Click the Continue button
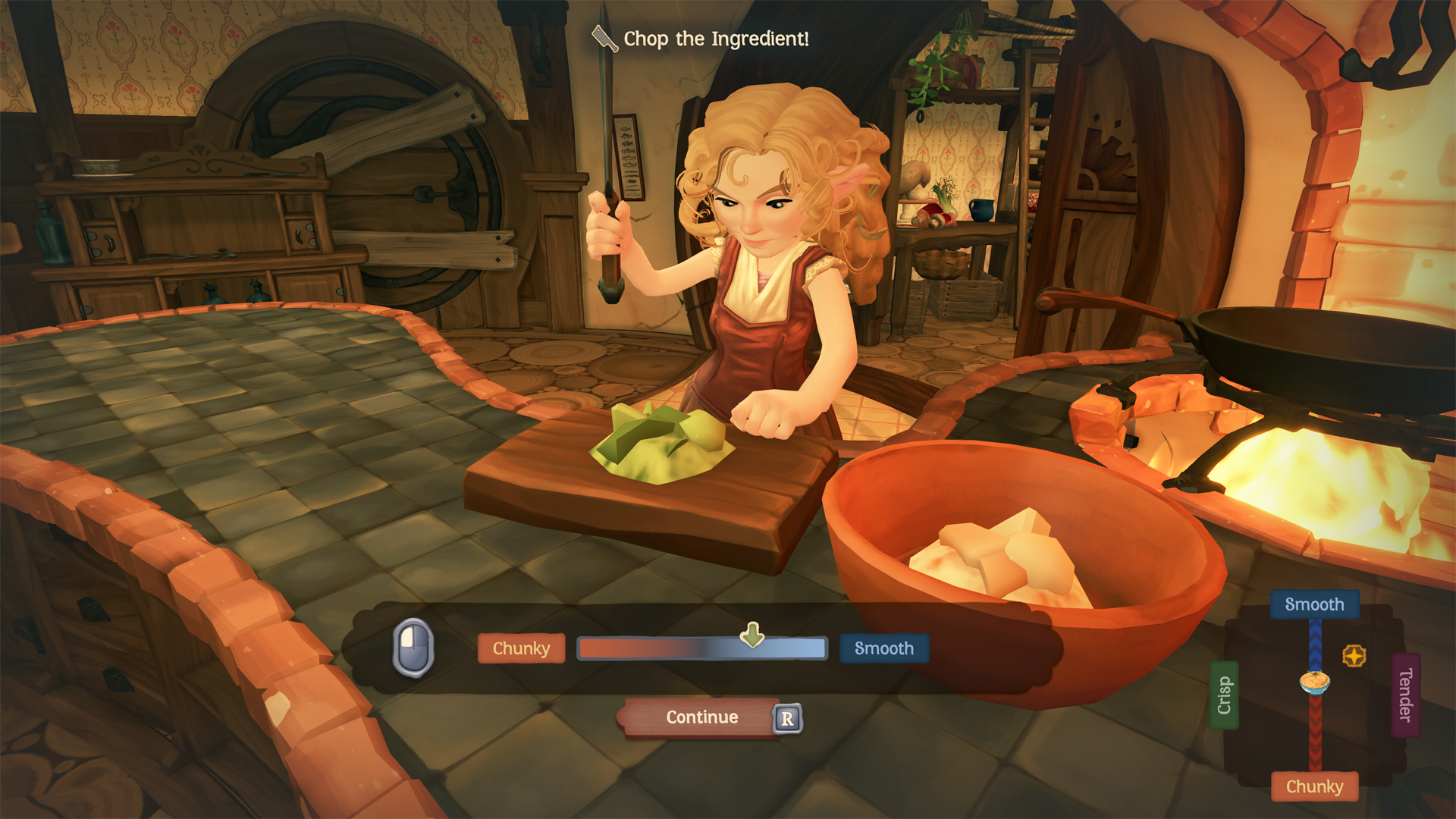 701,717
